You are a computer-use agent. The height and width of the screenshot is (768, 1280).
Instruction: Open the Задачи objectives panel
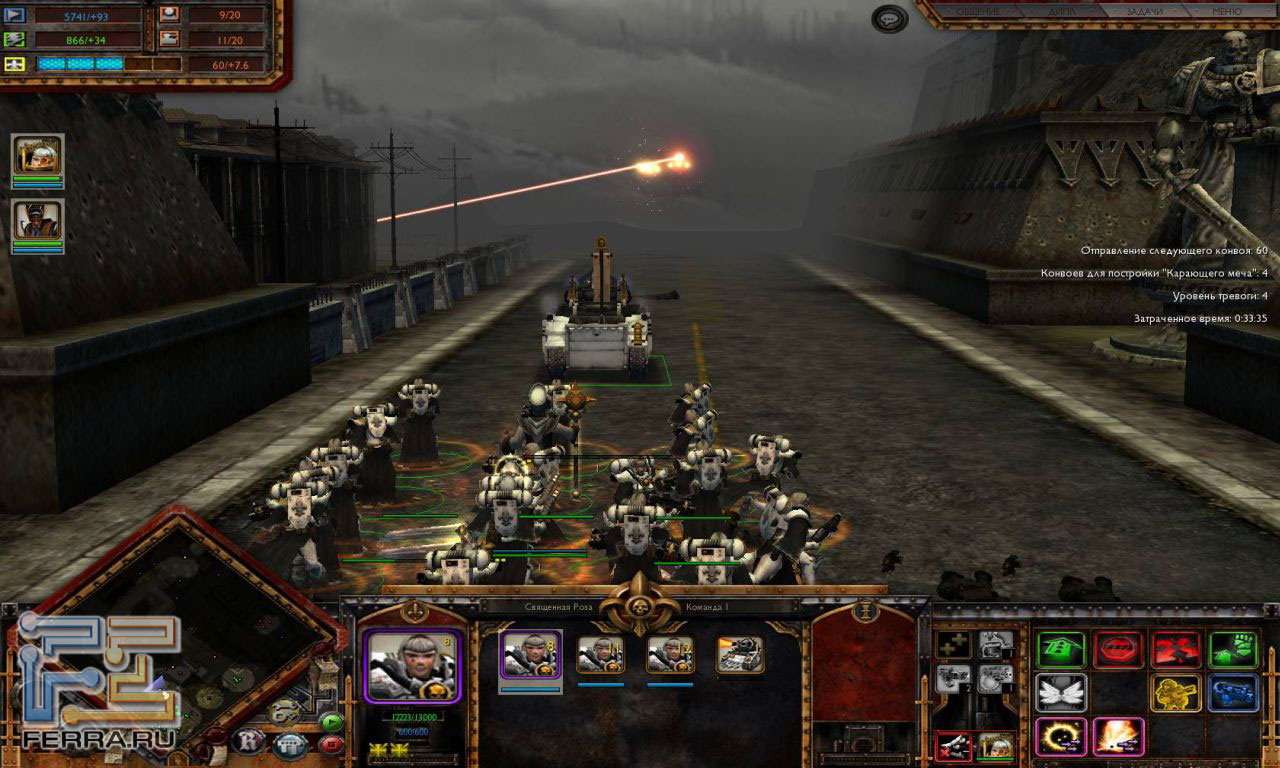tap(1143, 12)
